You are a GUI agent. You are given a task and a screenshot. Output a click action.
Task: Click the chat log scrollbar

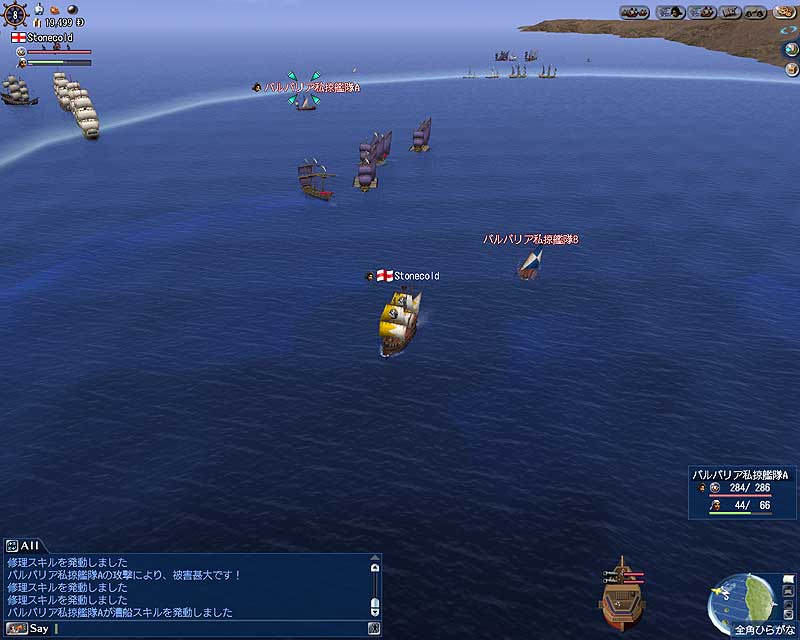click(375, 588)
